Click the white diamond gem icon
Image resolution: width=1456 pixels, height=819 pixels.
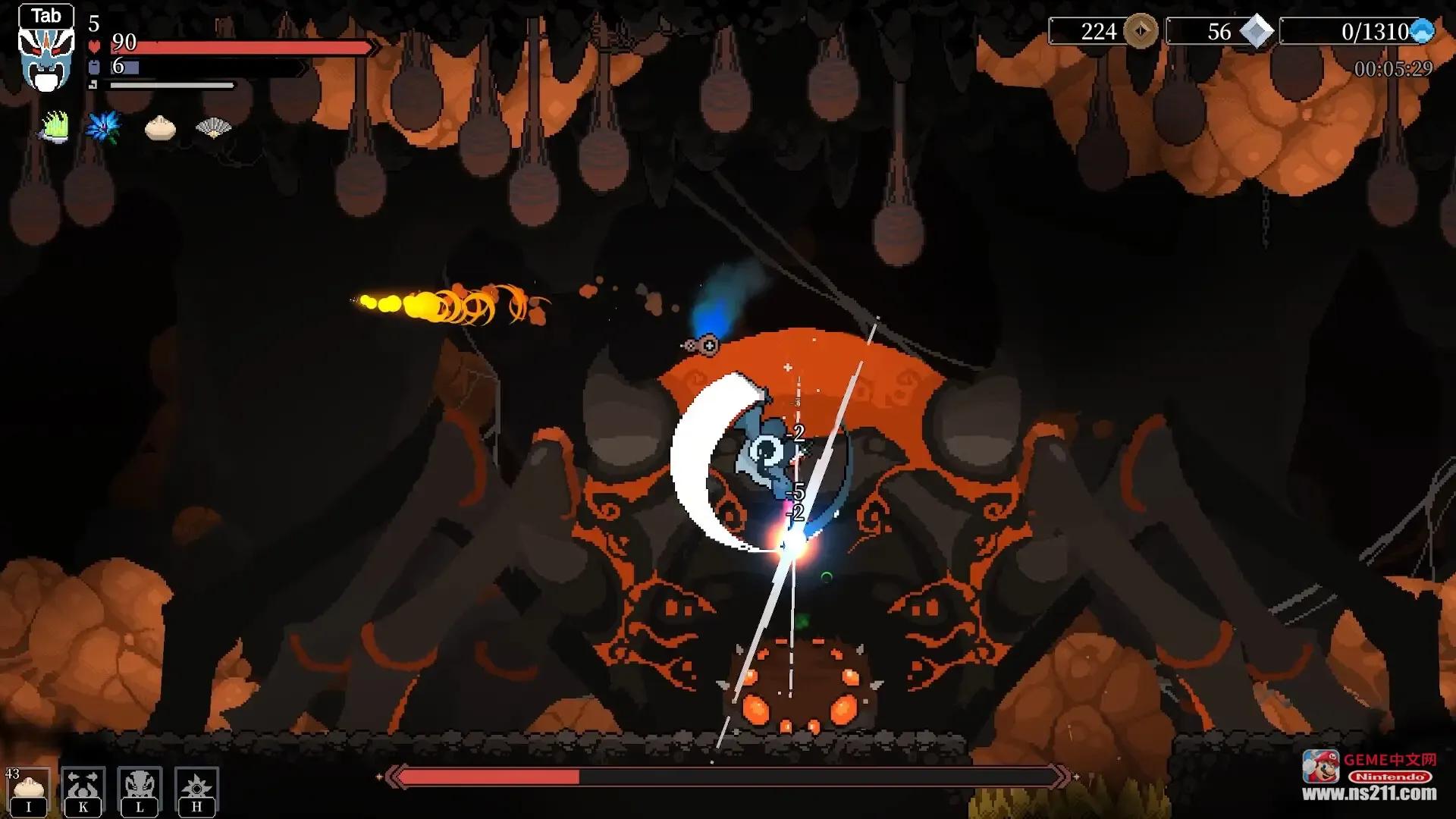tap(1256, 32)
